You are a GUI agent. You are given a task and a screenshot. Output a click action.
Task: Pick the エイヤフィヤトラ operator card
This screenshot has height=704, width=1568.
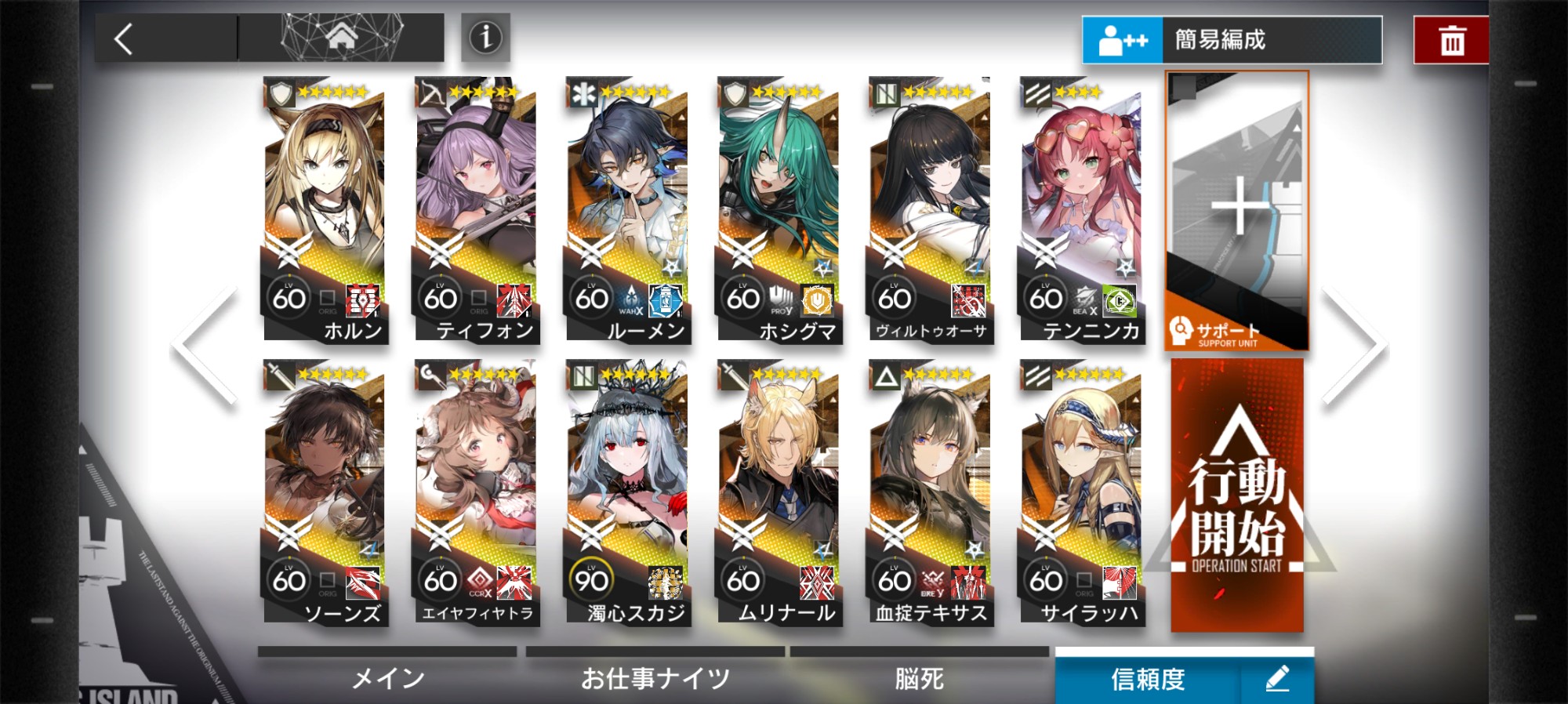[475, 492]
